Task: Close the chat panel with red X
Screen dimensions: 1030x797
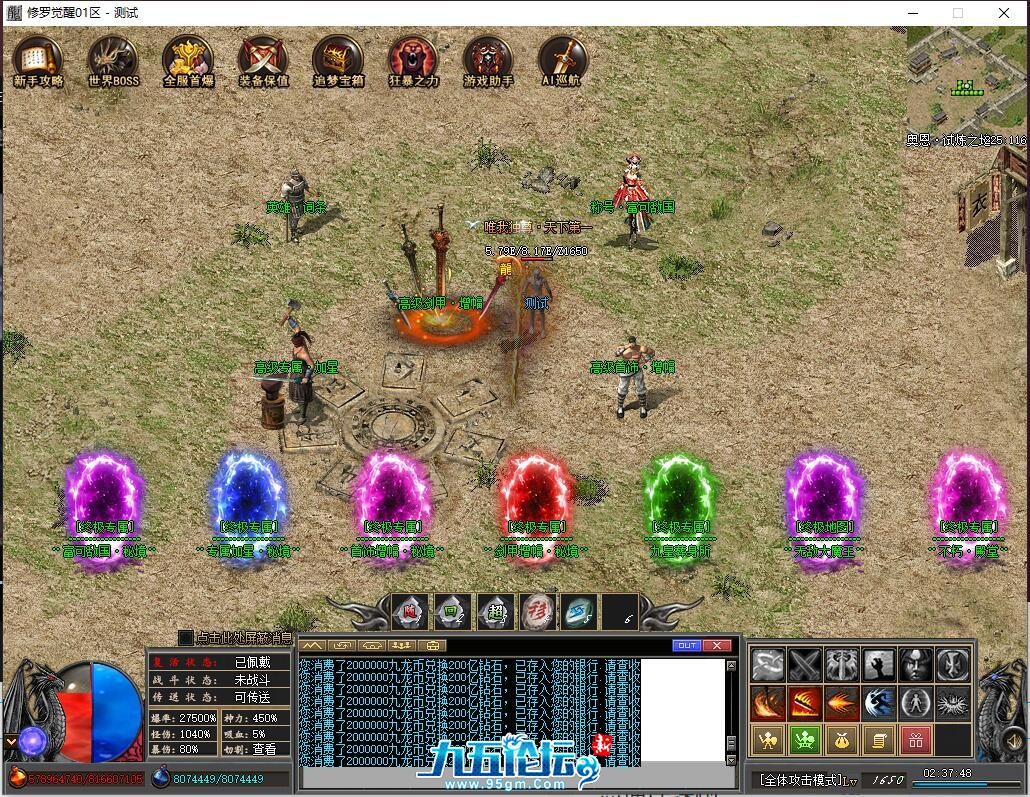Action: [716, 645]
